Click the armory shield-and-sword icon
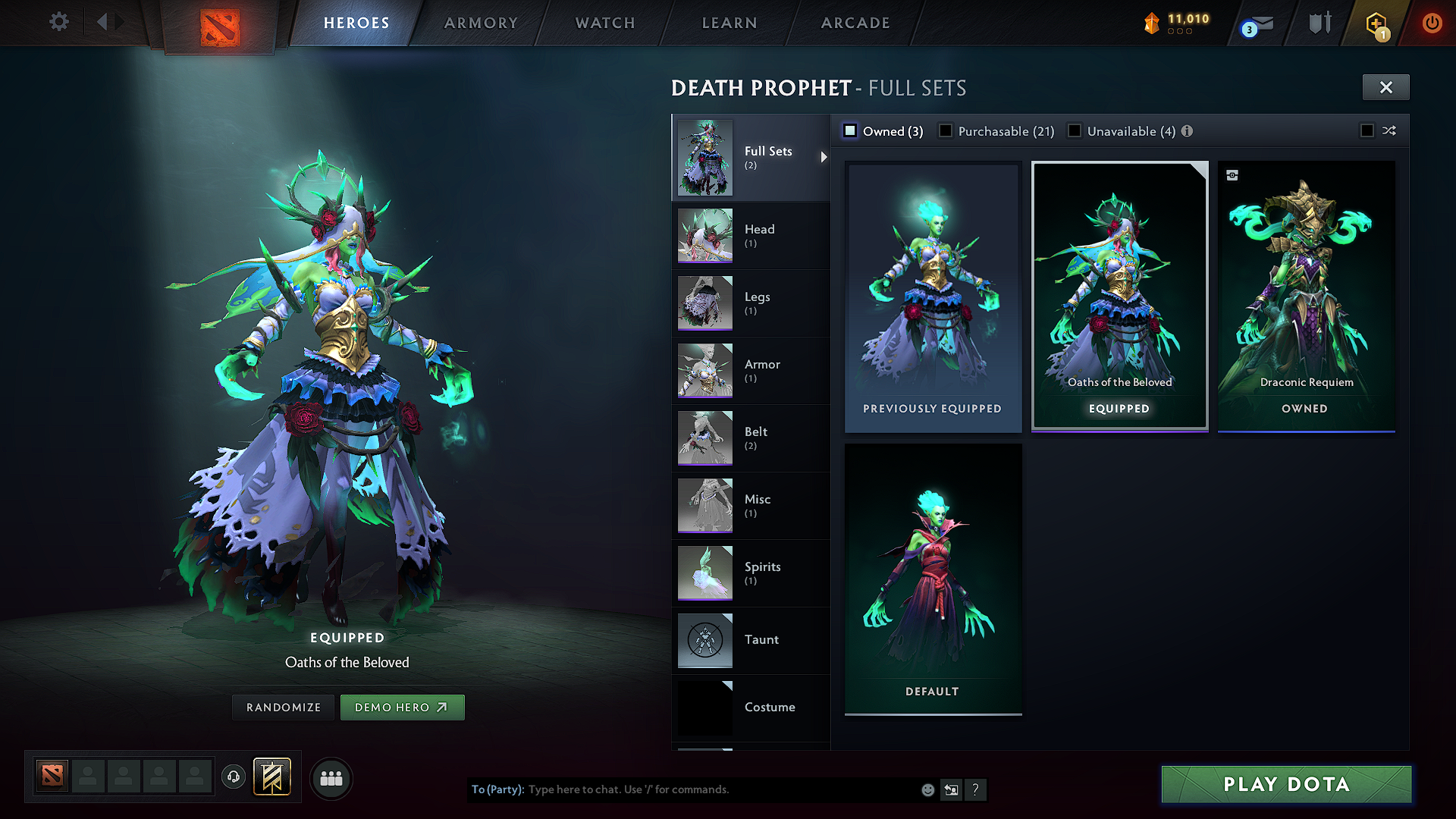 tap(1319, 23)
